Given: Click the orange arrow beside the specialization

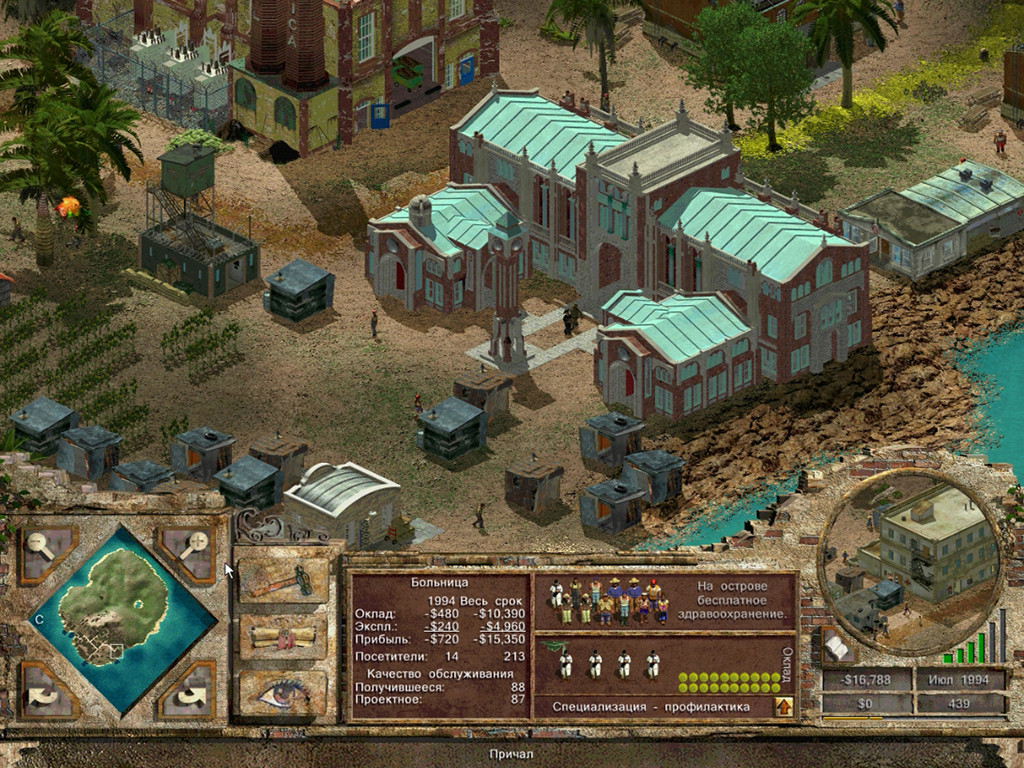Looking at the screenshot, I should 784,707.
